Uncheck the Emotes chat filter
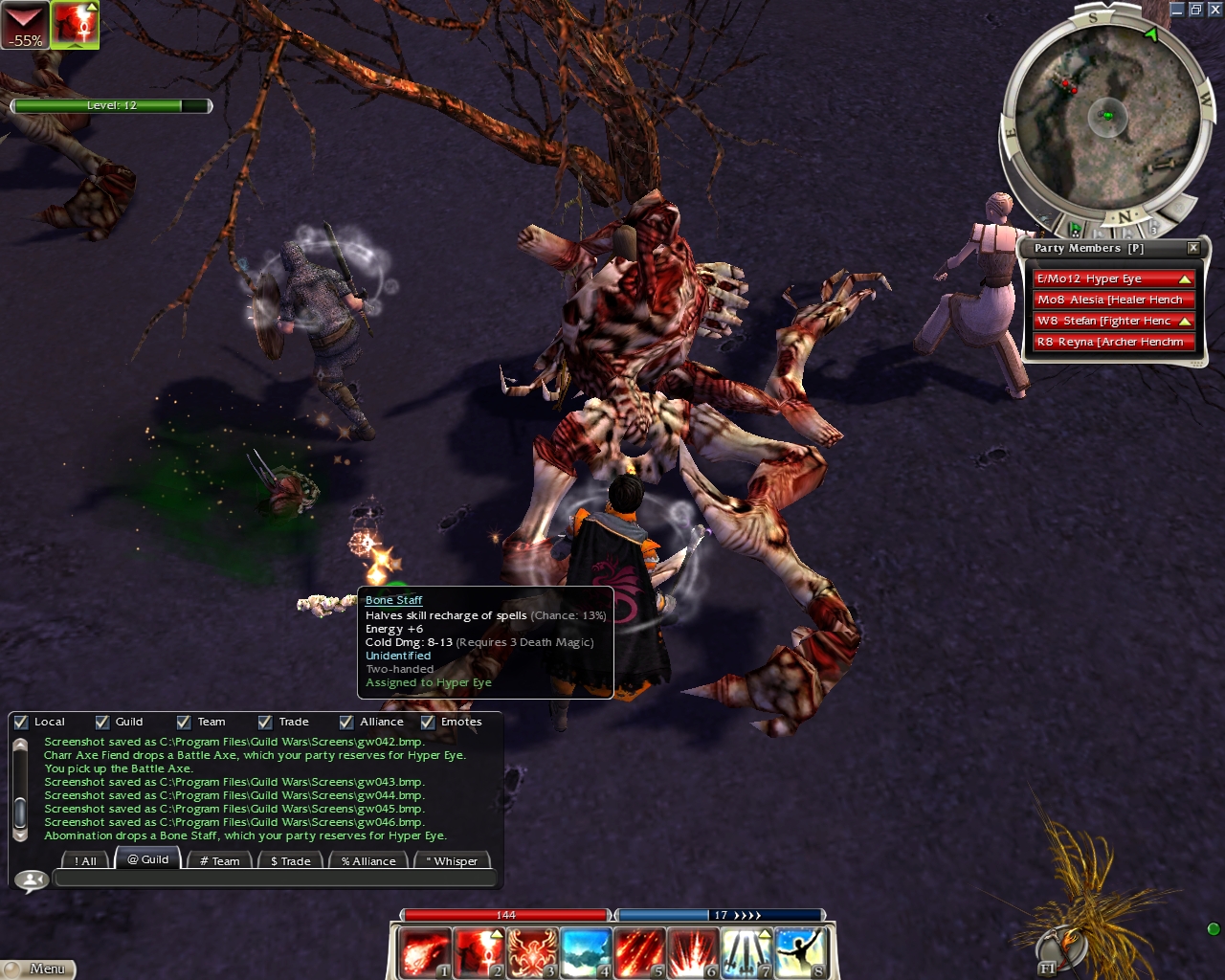 428,723
